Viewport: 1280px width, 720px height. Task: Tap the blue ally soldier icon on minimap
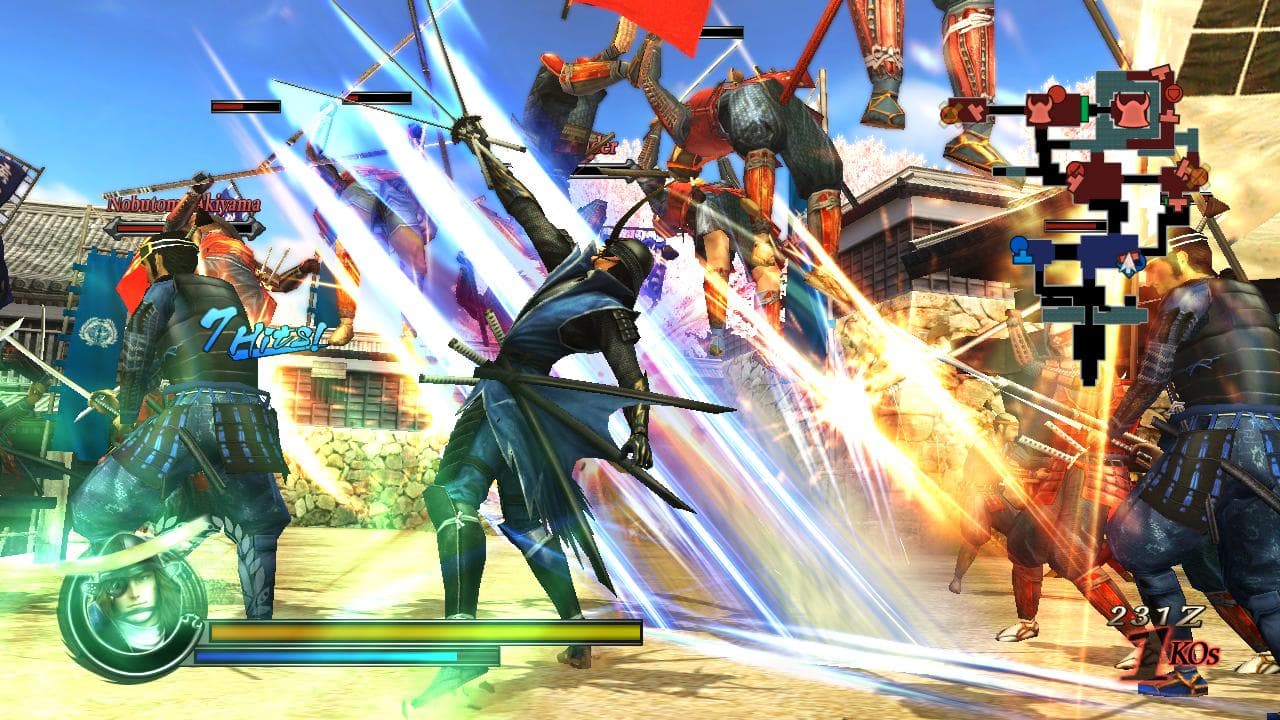(1019, 248)
